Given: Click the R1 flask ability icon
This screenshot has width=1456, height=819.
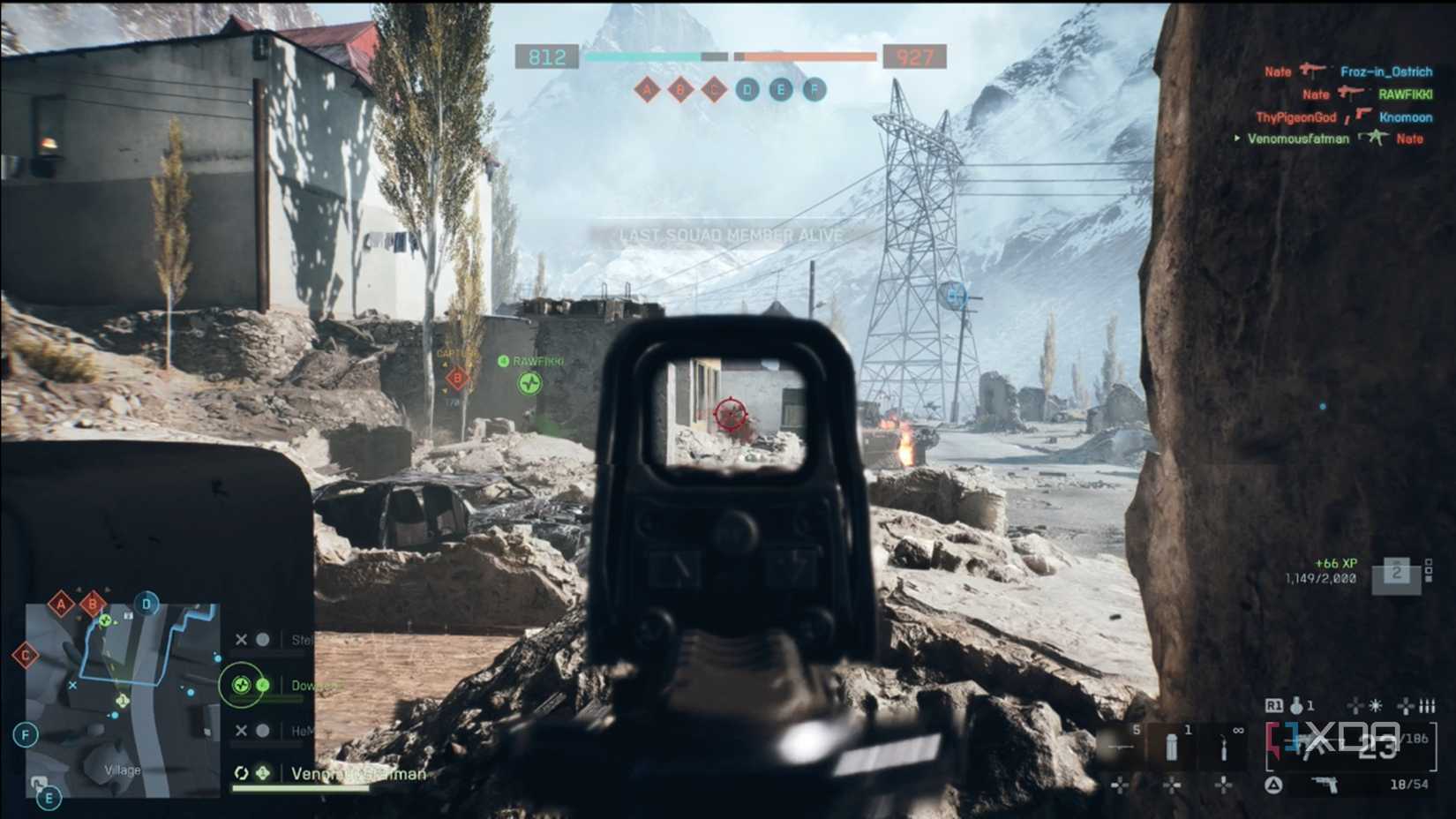Looking at the screenshot, I should pyautogui.click(x=1295, y=705).
